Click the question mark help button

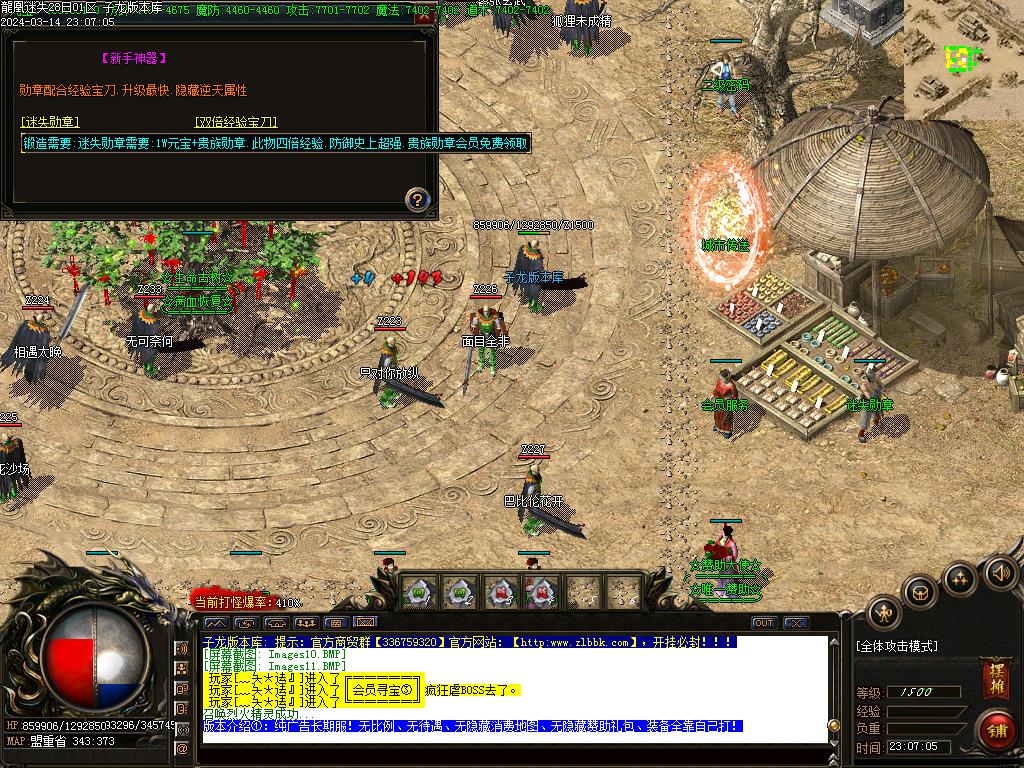click(418, 198)
